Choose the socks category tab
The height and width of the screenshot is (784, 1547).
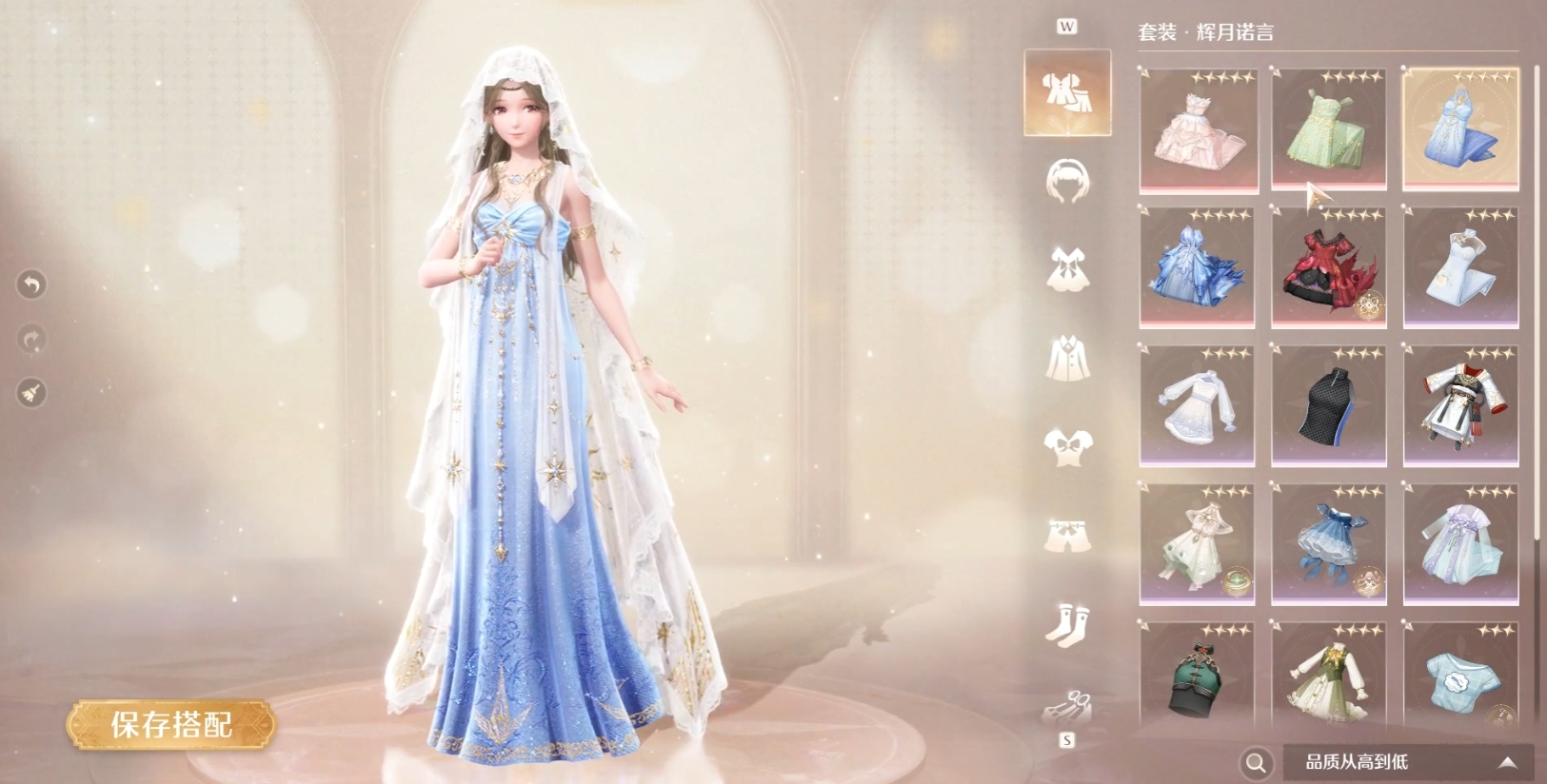point(1067,623)
